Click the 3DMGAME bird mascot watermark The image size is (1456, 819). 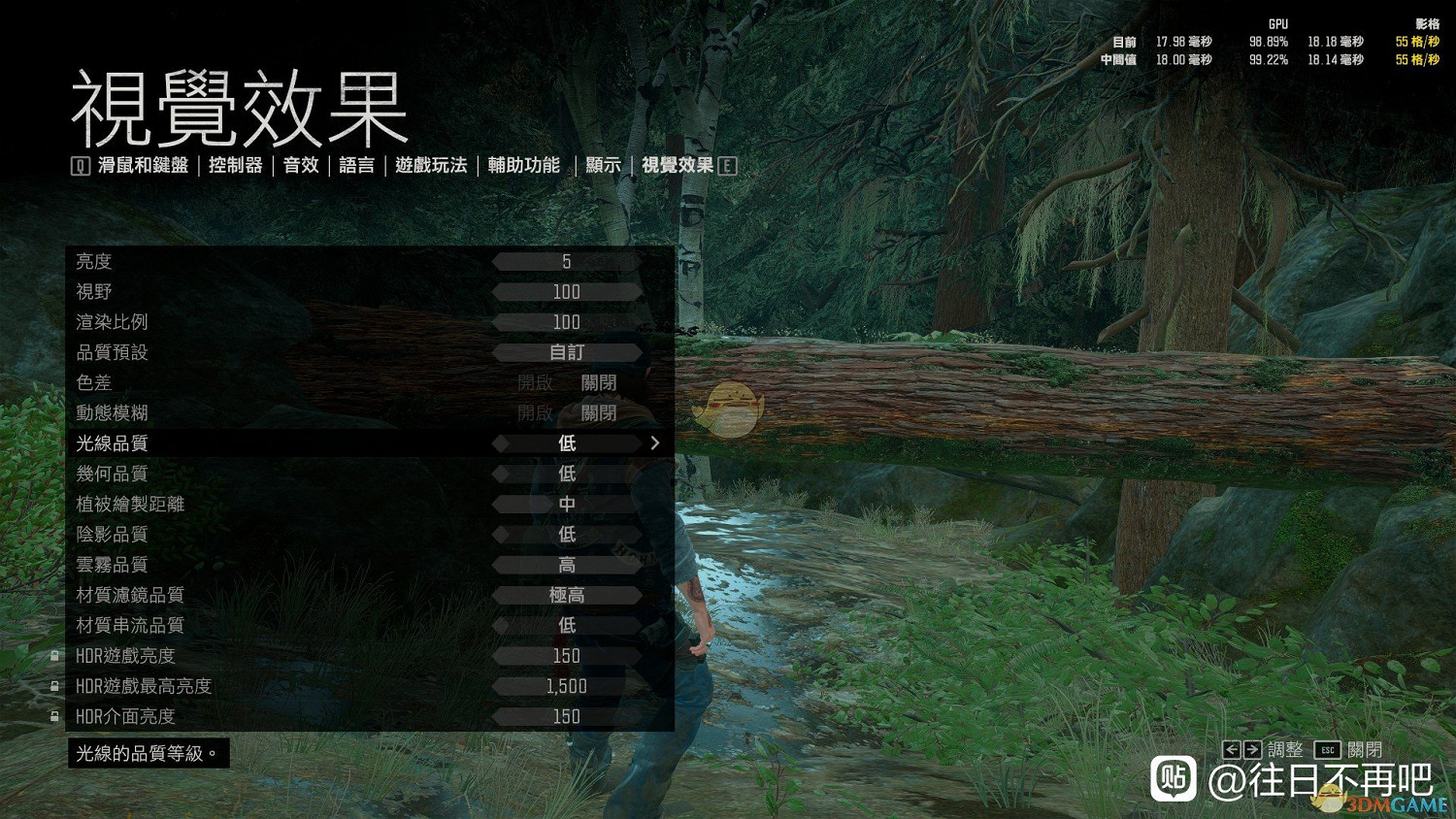(x=1332, y=799)
